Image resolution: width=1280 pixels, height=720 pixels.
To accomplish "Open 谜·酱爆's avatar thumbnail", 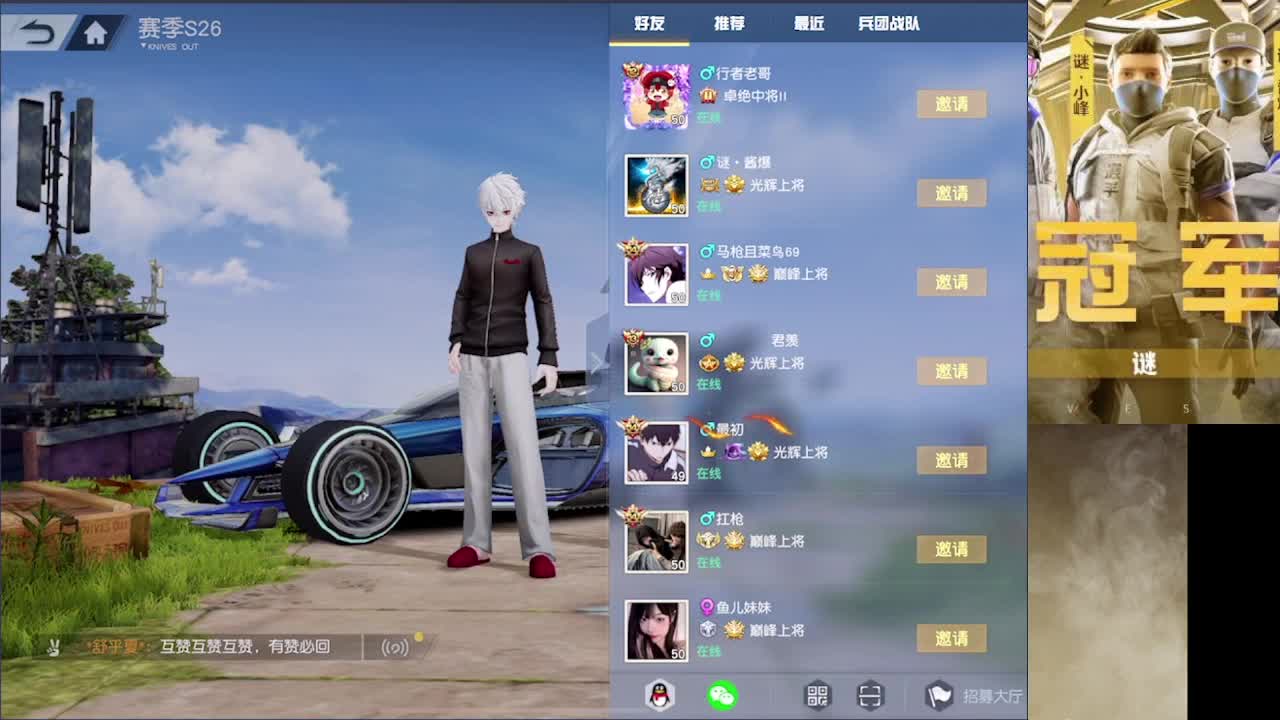I will (x=656, y=185).
